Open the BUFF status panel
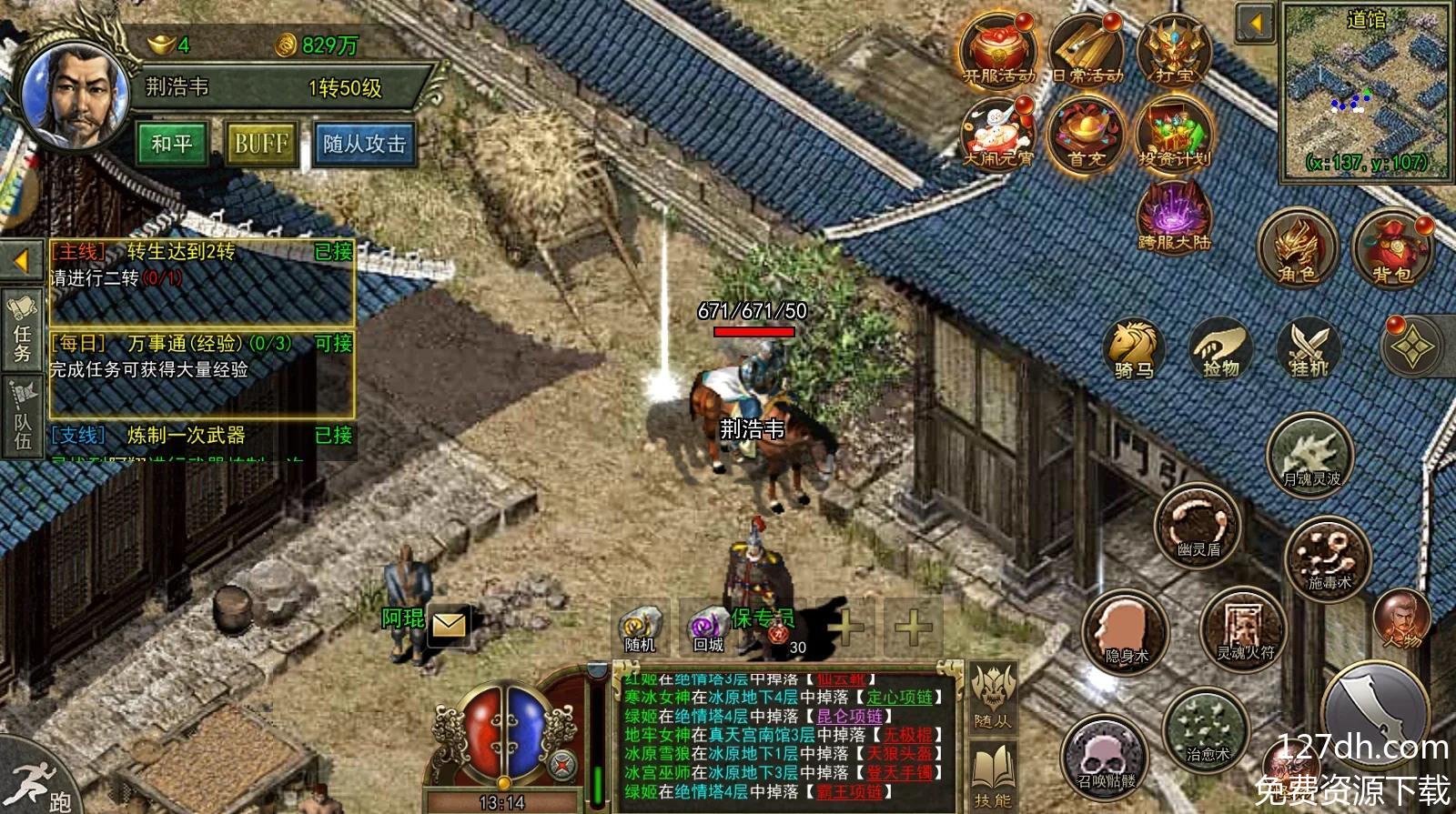 coord(261,144)
